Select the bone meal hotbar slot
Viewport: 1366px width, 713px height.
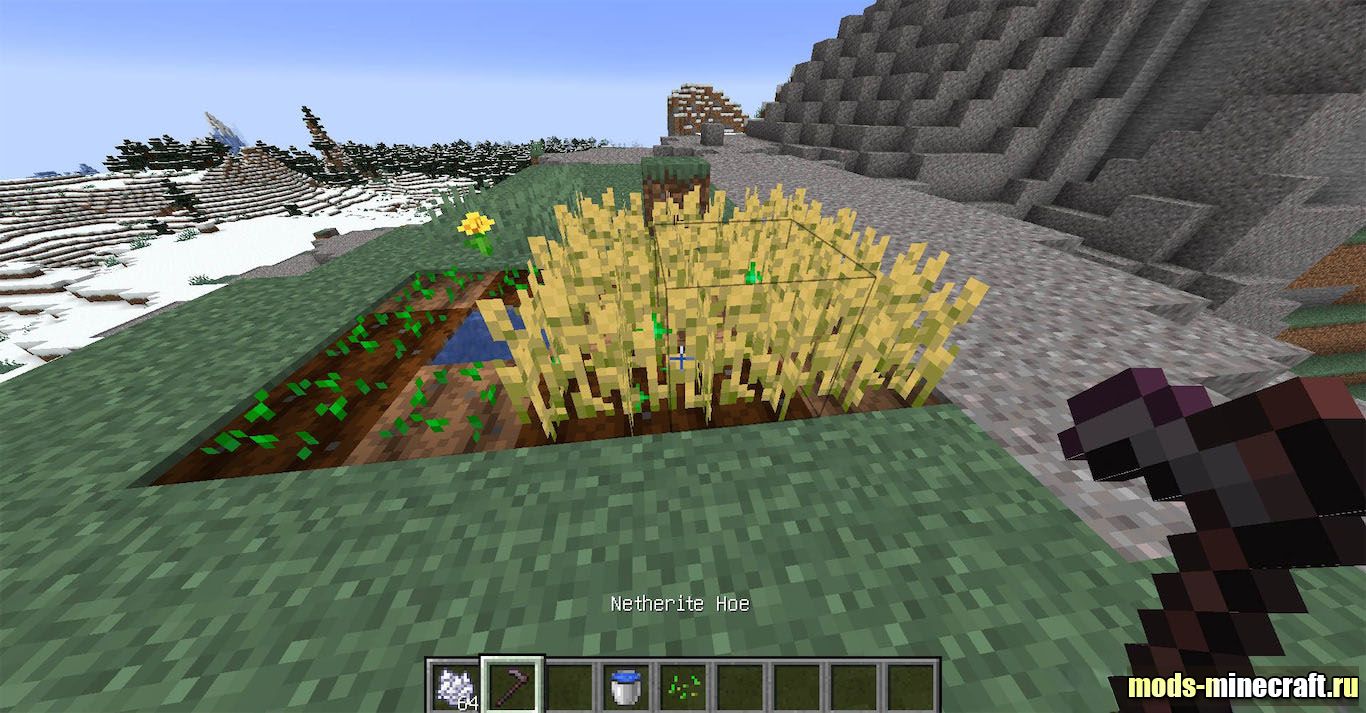(455, 687)
